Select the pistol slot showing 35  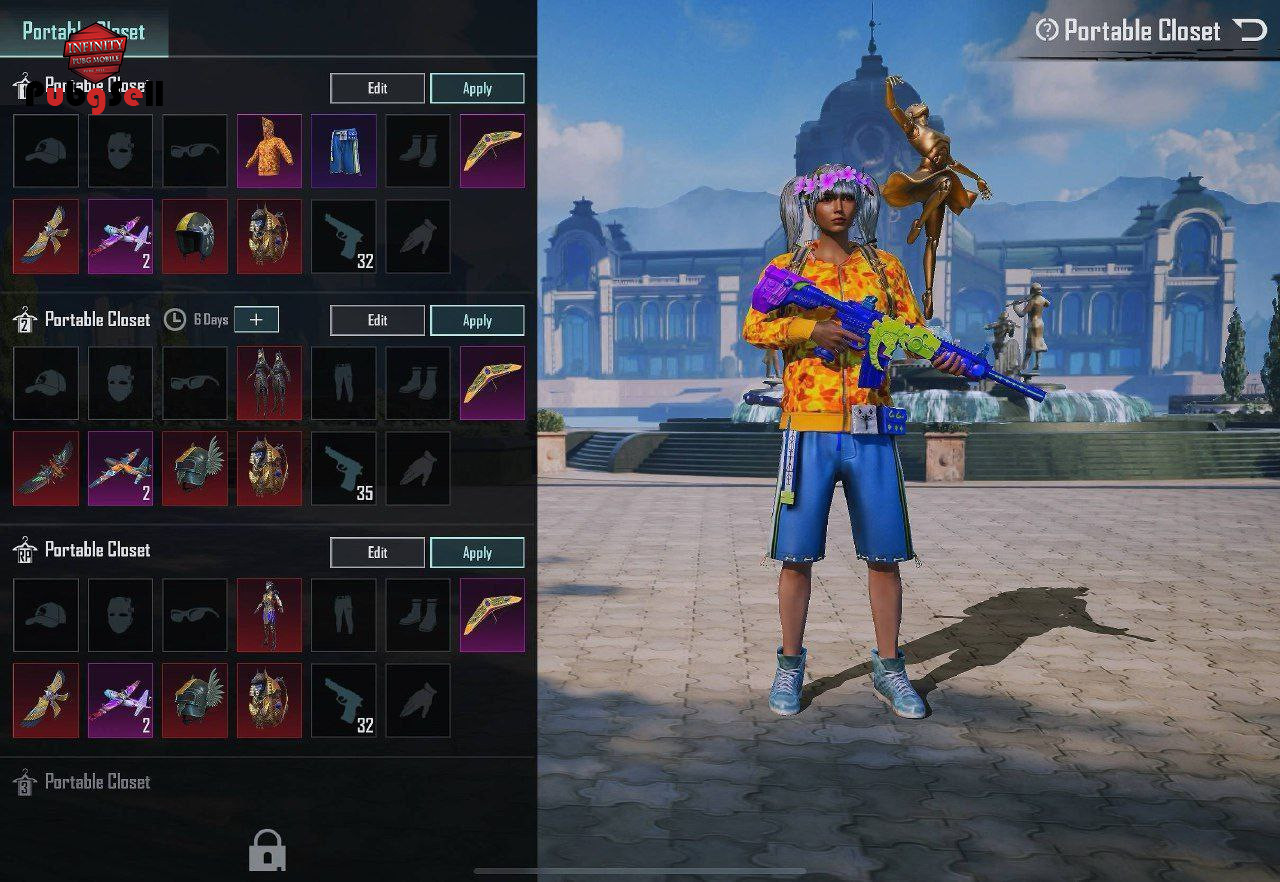(344, 468)
